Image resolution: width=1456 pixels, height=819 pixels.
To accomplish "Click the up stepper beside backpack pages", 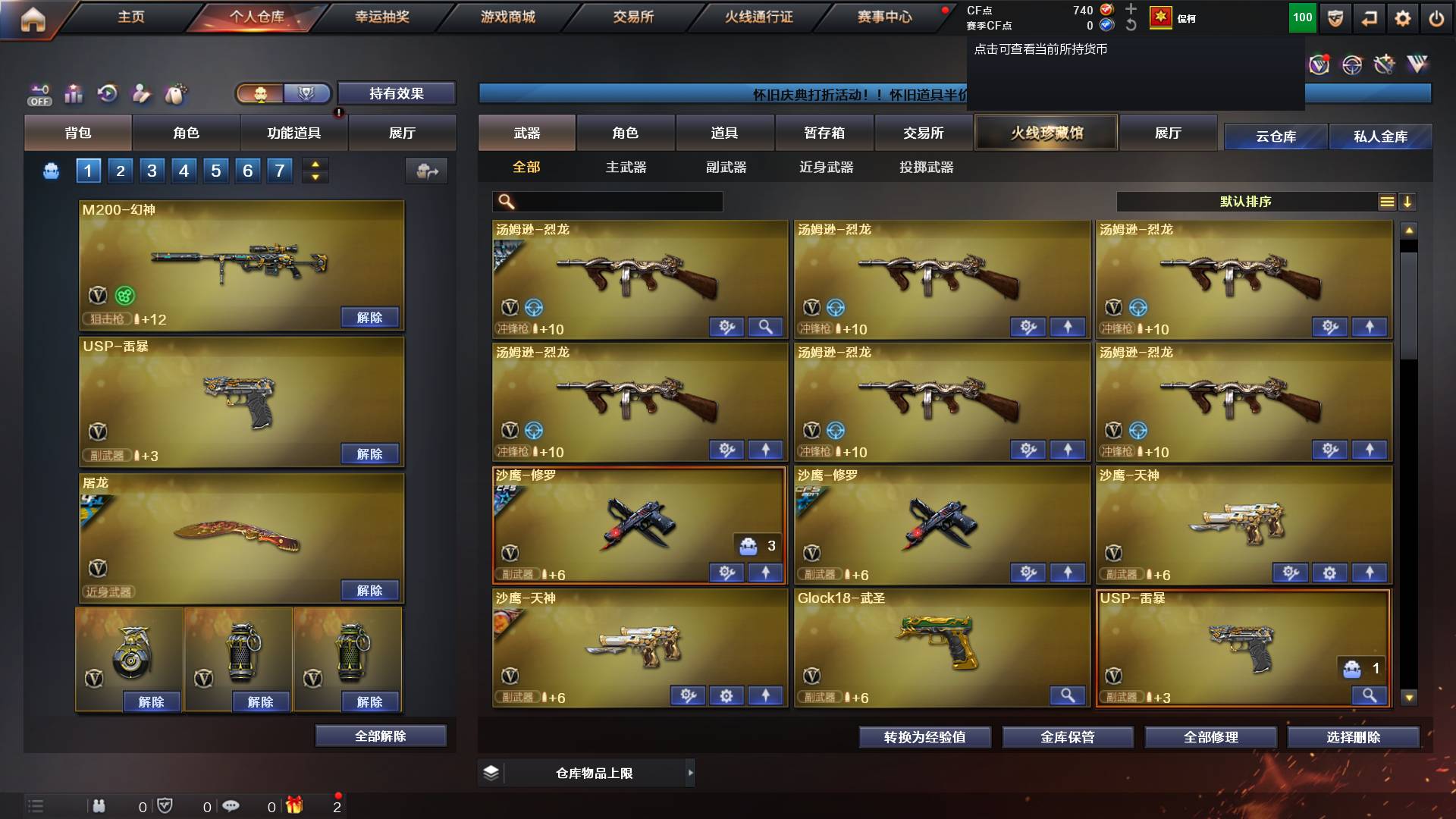I will pos(315,164).
